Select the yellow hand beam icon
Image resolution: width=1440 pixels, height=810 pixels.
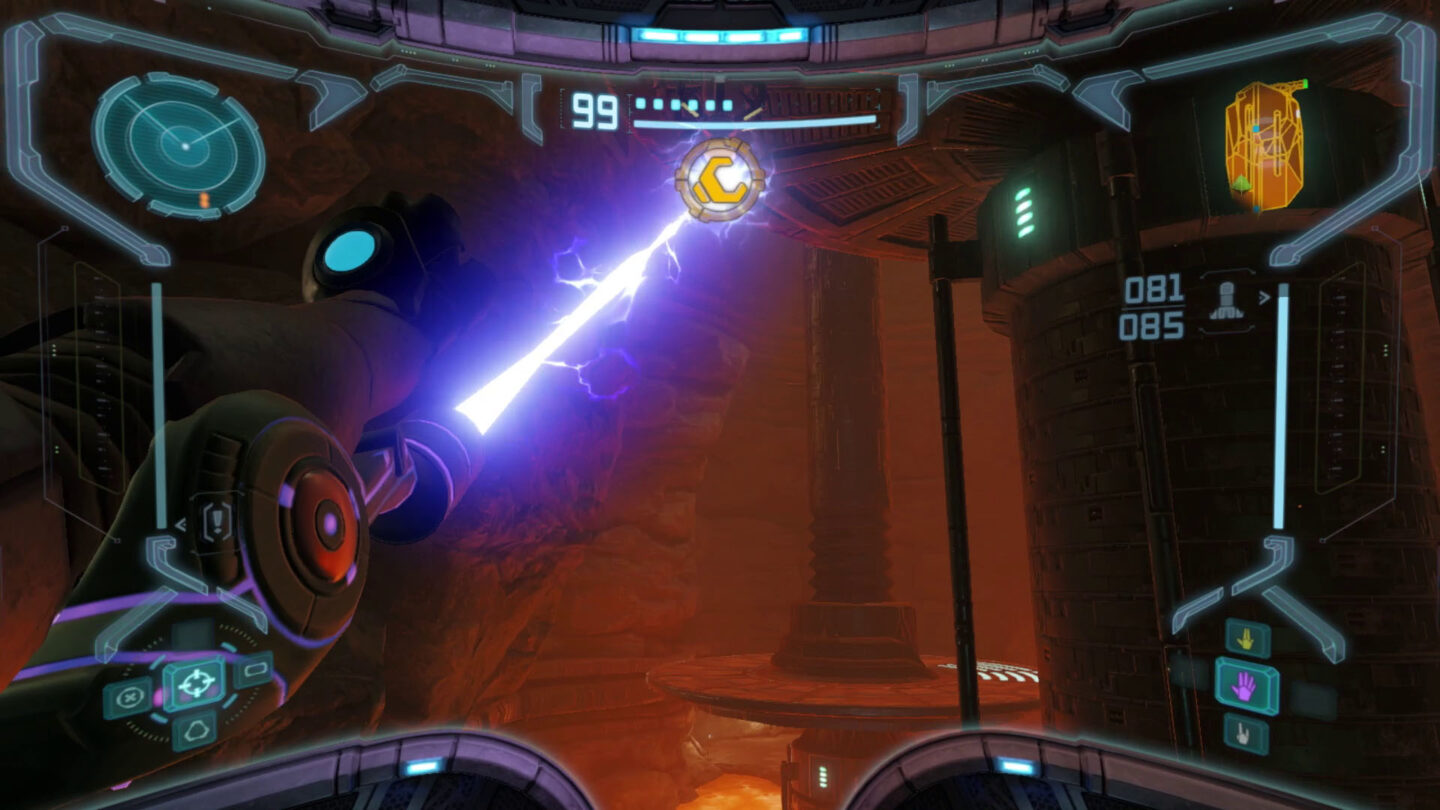click(x=1245, y=640)
